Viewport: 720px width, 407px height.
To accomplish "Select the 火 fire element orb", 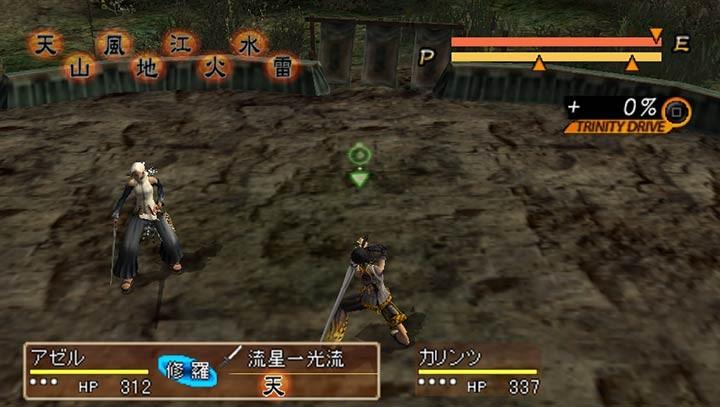I will (214, 68).
